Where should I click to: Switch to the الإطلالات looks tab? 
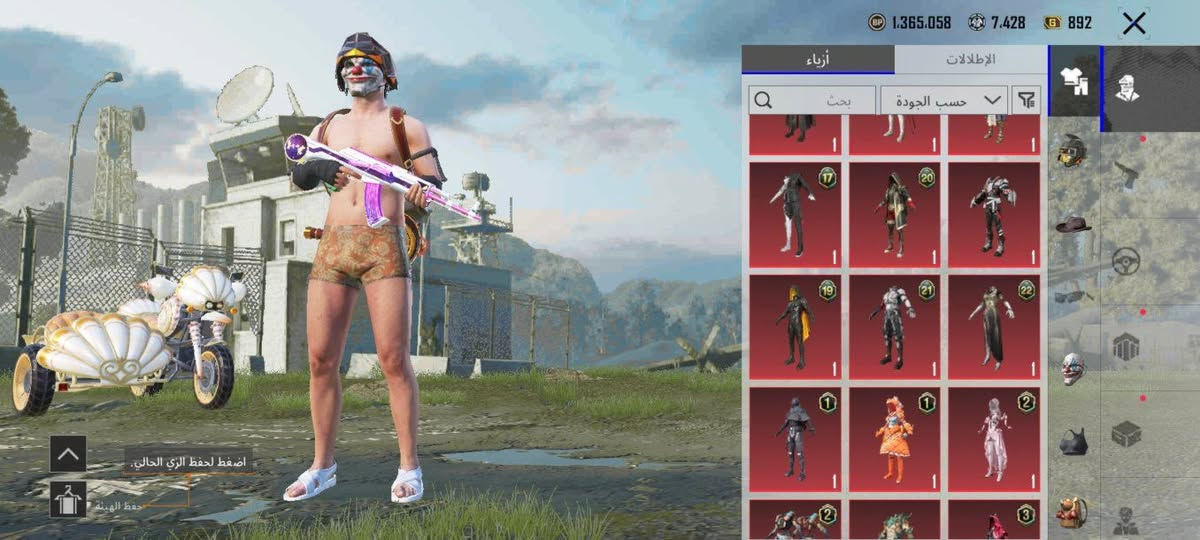(x=970, y=59)
